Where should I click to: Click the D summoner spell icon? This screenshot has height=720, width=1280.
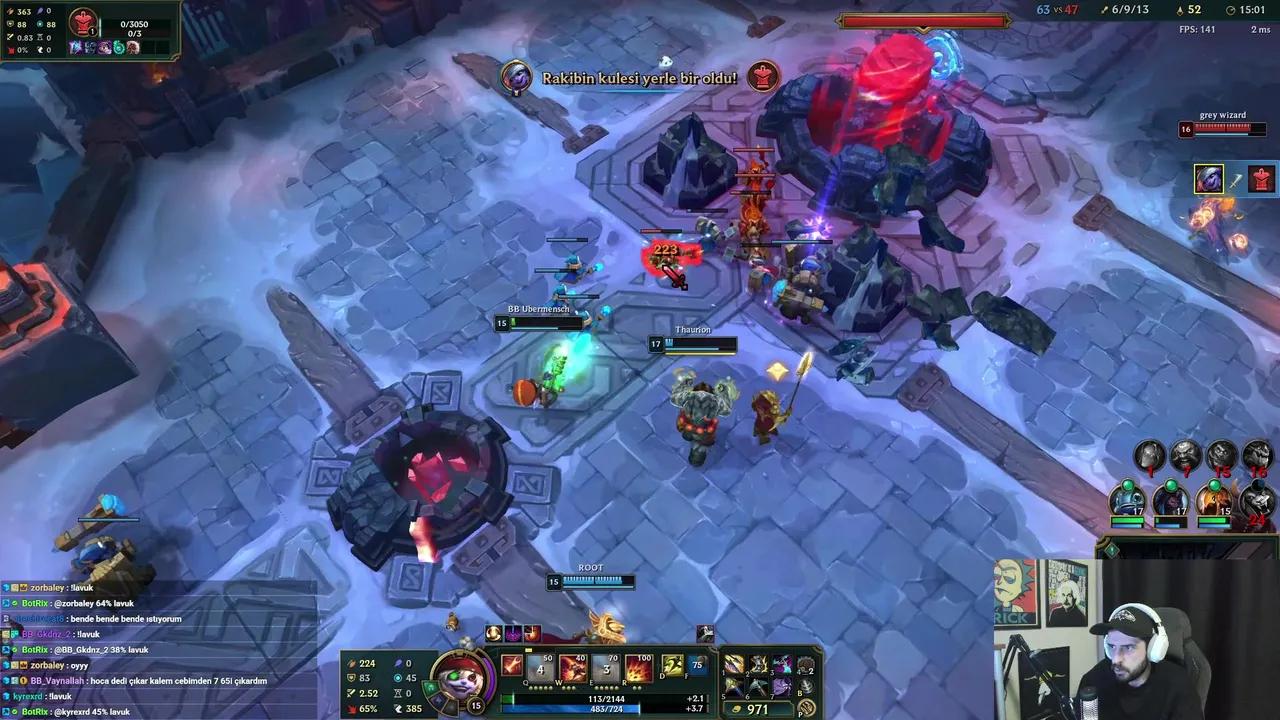coord(671,666)
